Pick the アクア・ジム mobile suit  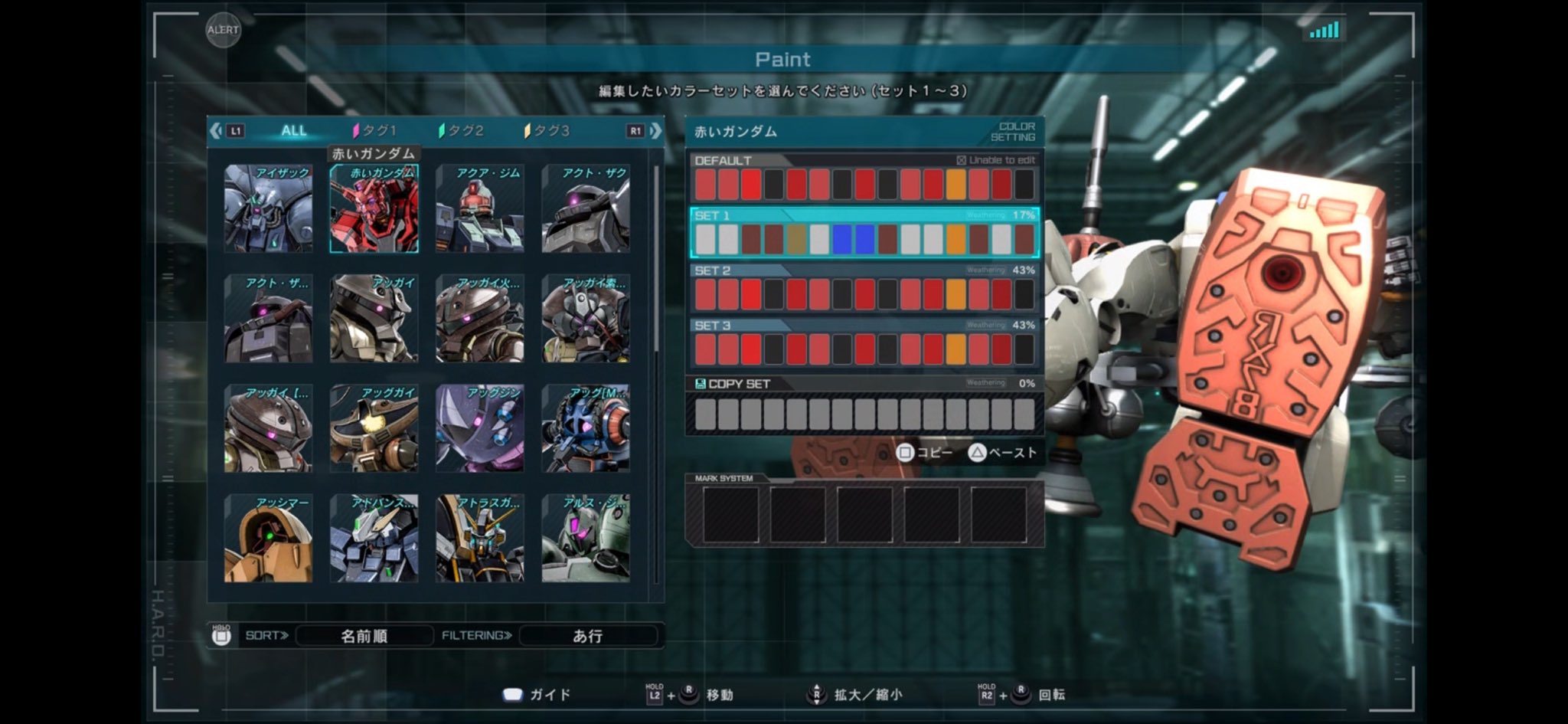coord(480,208)
